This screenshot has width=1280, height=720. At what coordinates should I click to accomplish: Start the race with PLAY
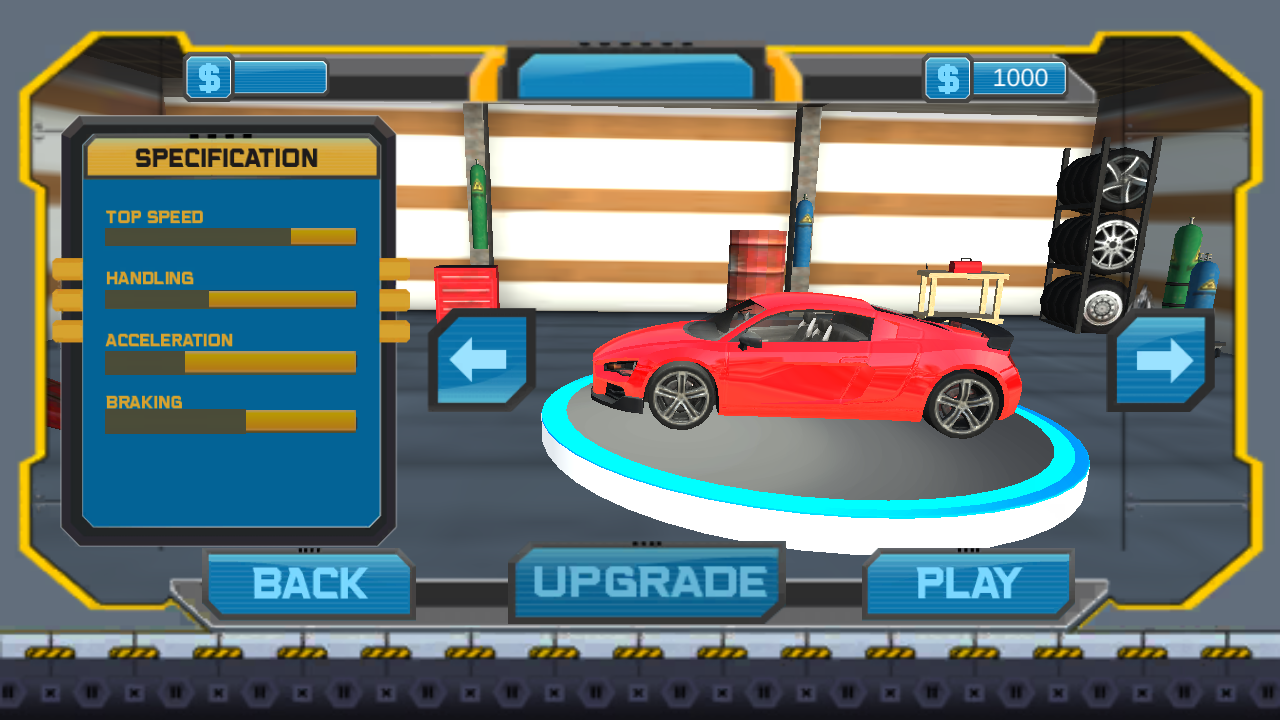[968, 583]
